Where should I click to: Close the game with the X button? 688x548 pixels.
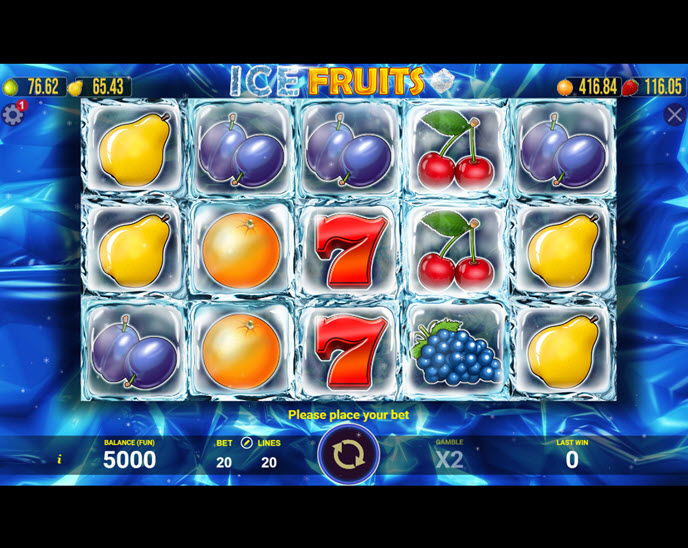click(x=675, y=115)
